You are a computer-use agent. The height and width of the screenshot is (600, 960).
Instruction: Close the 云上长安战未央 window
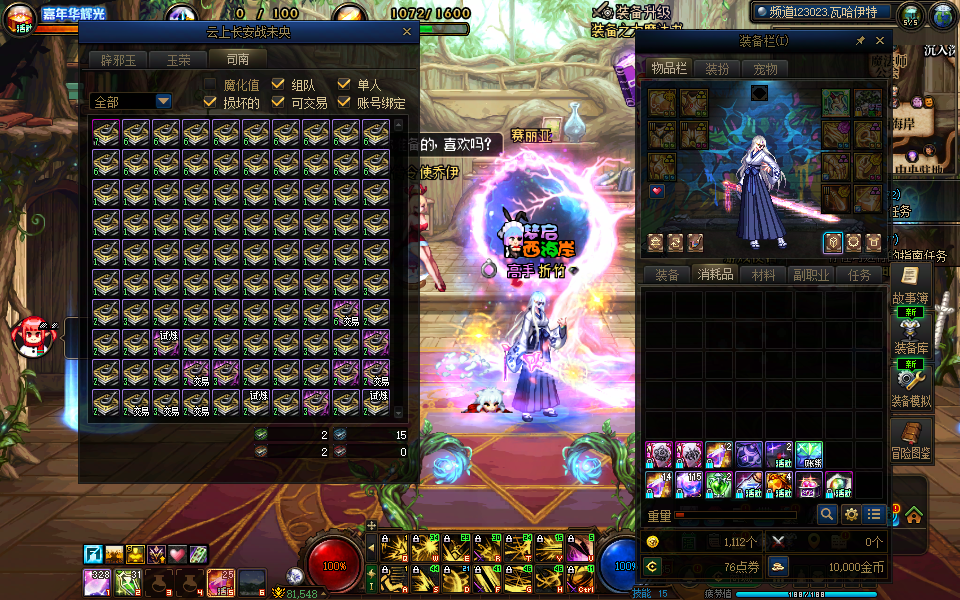pyautogui.click(x=407, y=32)
